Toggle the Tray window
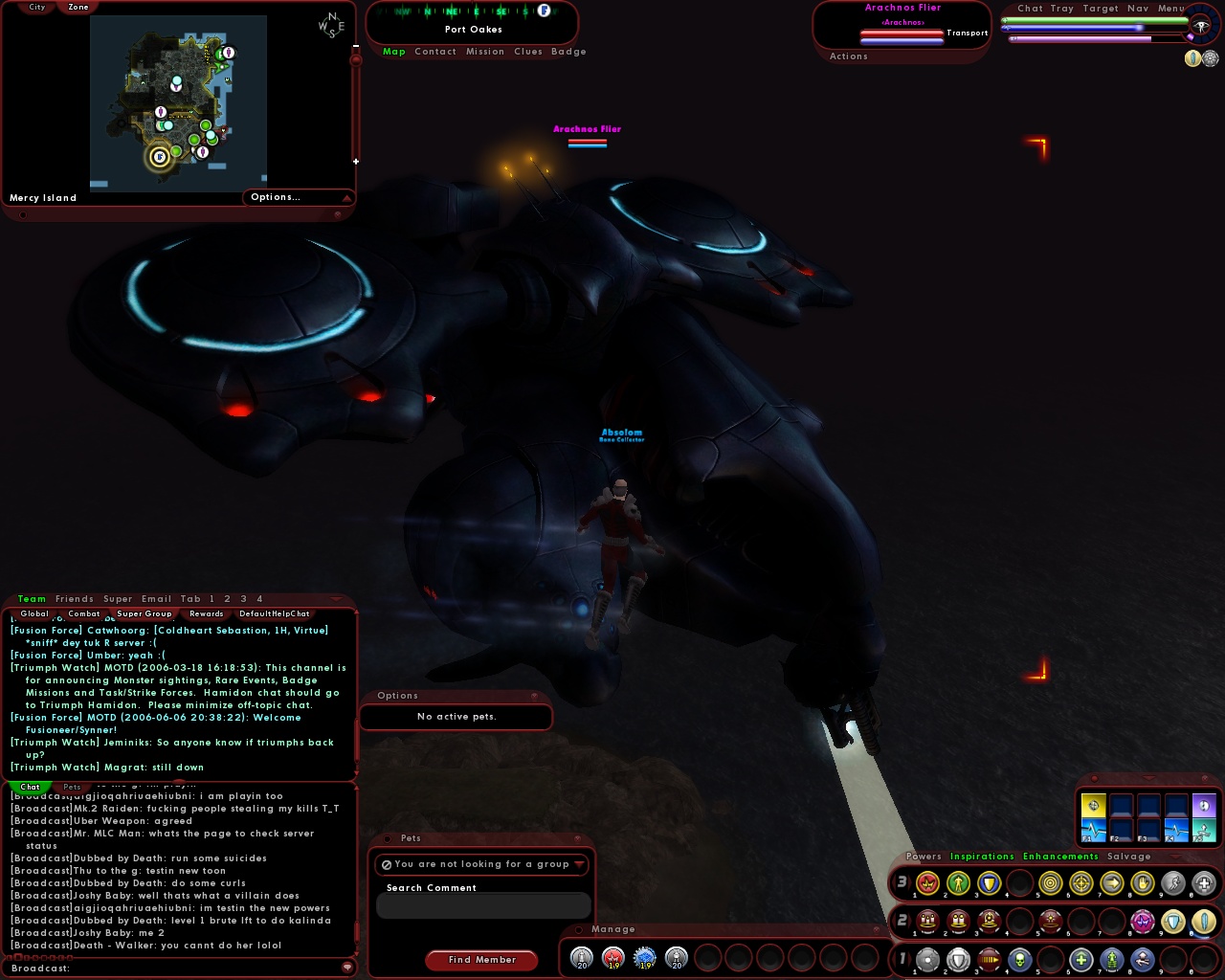Screen dimensions: 1225x980 point(1062,9)
